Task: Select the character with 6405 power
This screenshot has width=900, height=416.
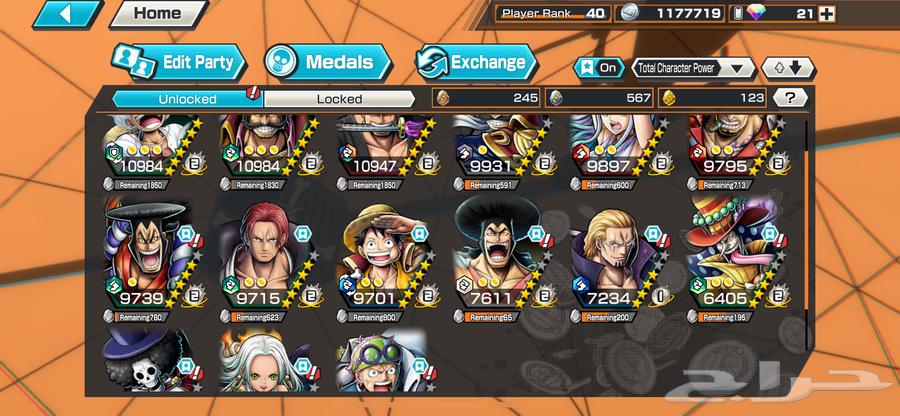Action: point(731,250)
